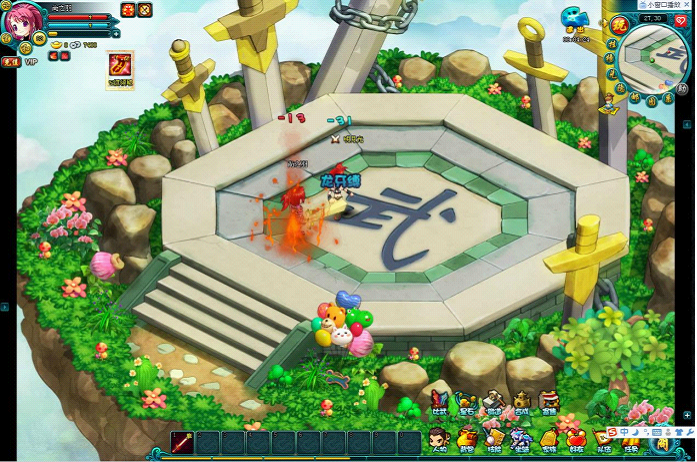Open the 宠物 pet bell menu
697x462 pixels.
(x=548, y=439)
